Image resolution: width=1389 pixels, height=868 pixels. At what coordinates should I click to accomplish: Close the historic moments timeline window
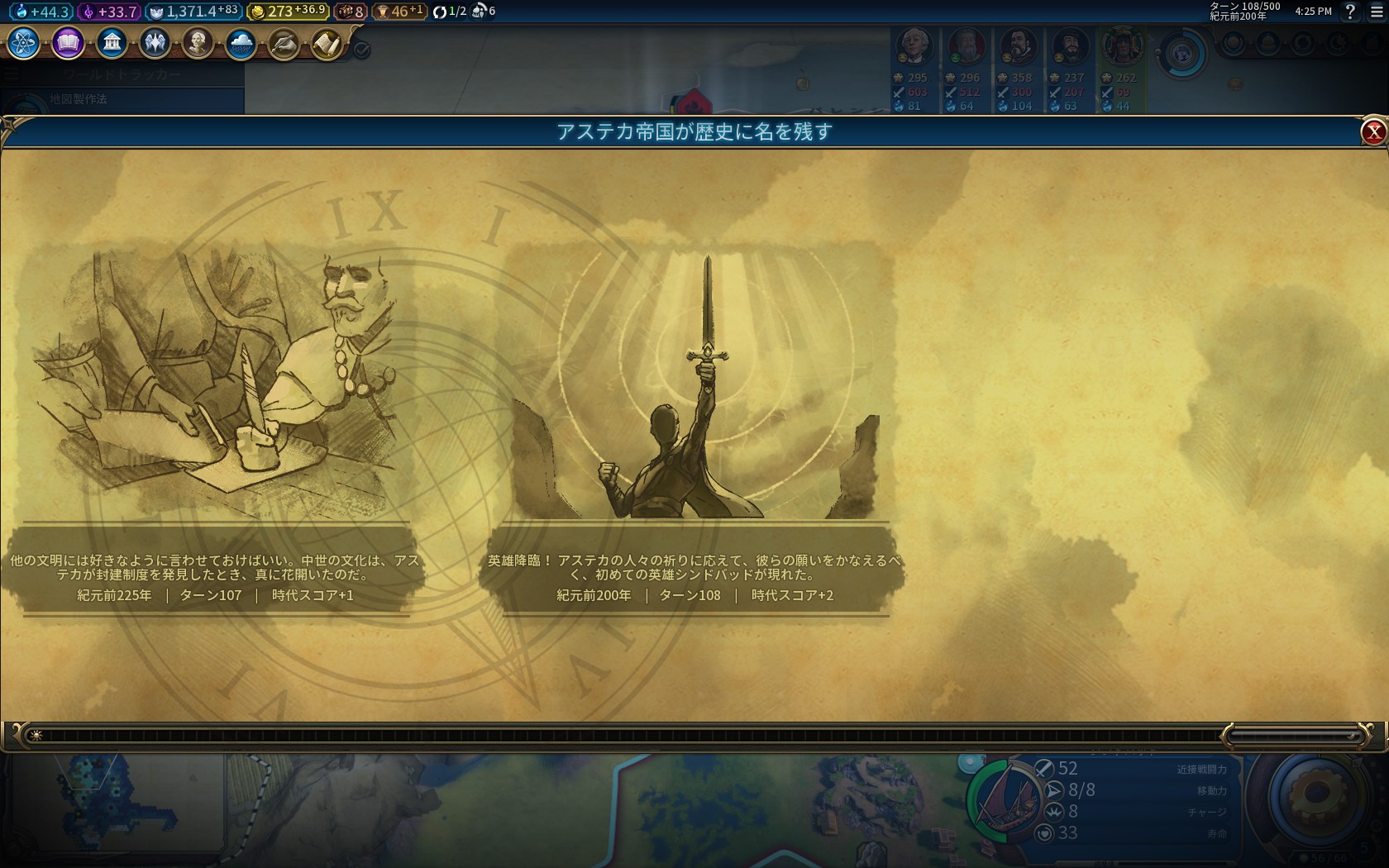pos(1373,131)
